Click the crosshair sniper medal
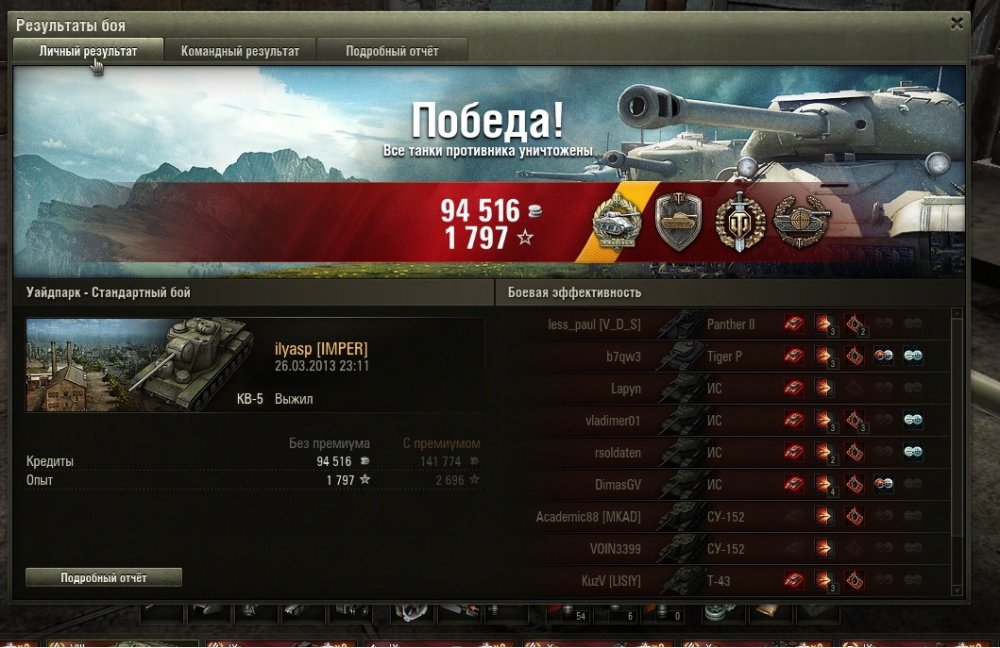Screen dimensions: 1000x648 point(800,221)
